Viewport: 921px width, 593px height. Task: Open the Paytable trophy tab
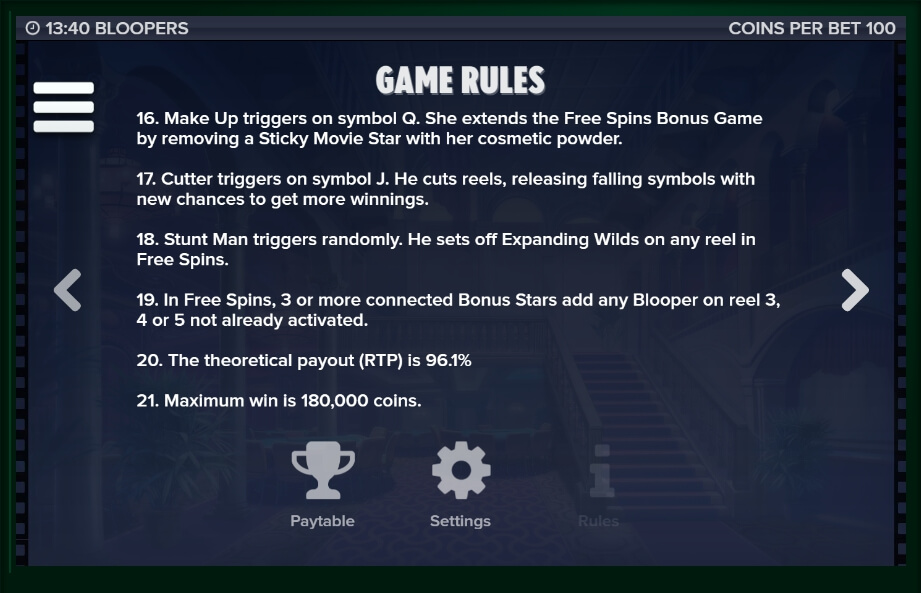[322, 484]
